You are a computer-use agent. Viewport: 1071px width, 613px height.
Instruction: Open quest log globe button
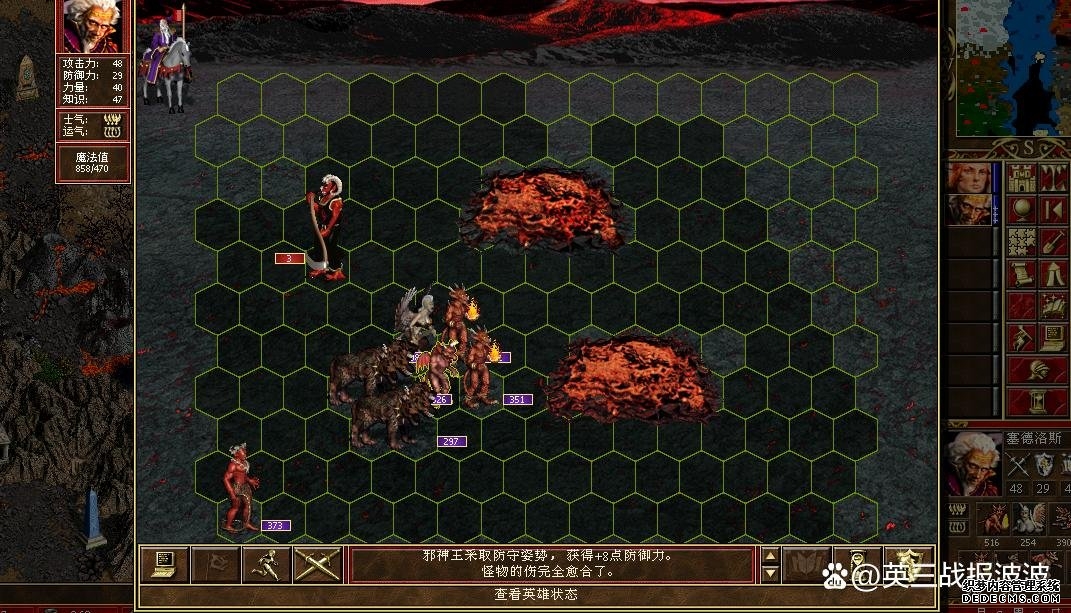(1022, 210)
